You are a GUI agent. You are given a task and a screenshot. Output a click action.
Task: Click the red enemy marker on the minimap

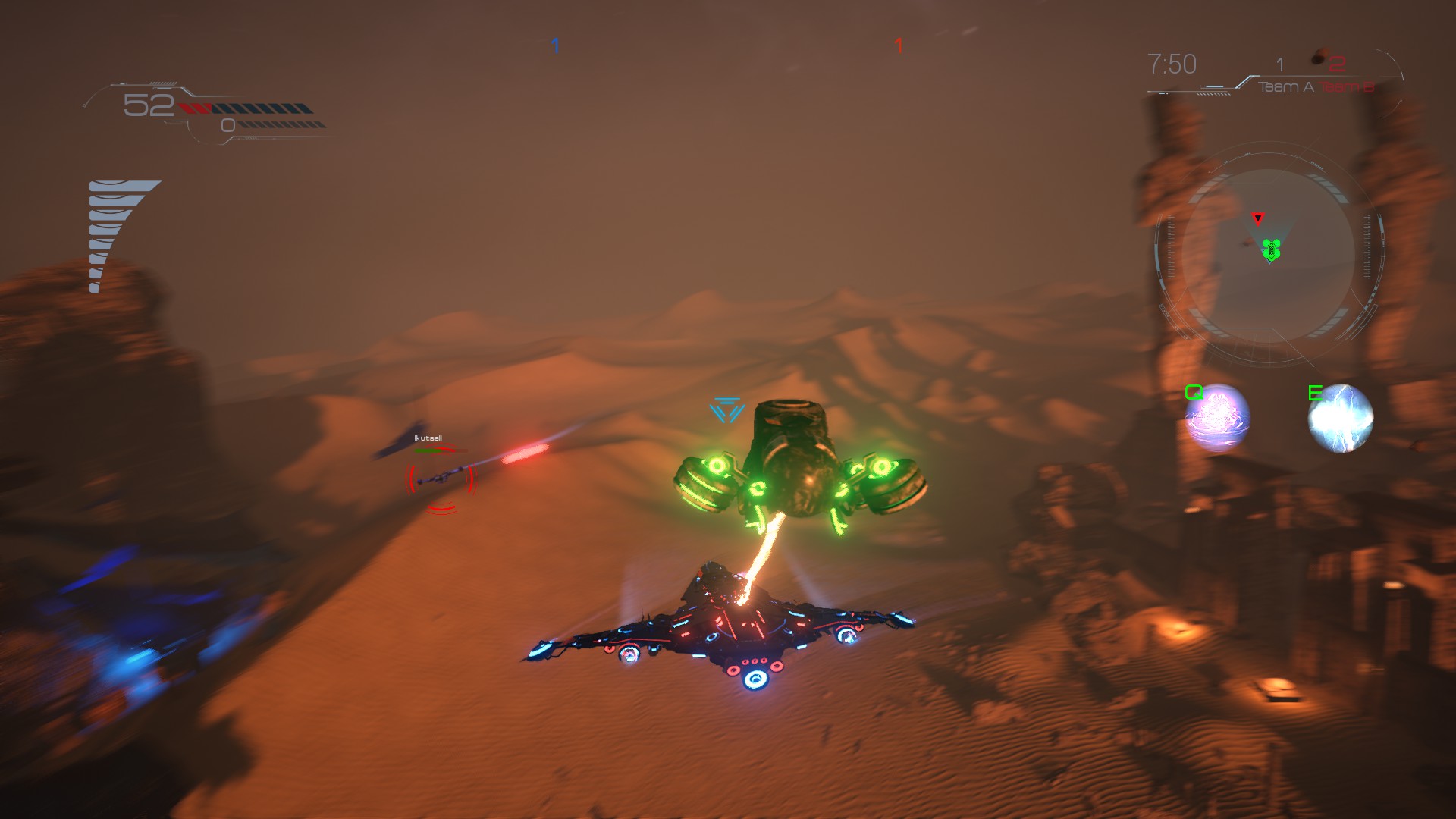point(1258,220)
